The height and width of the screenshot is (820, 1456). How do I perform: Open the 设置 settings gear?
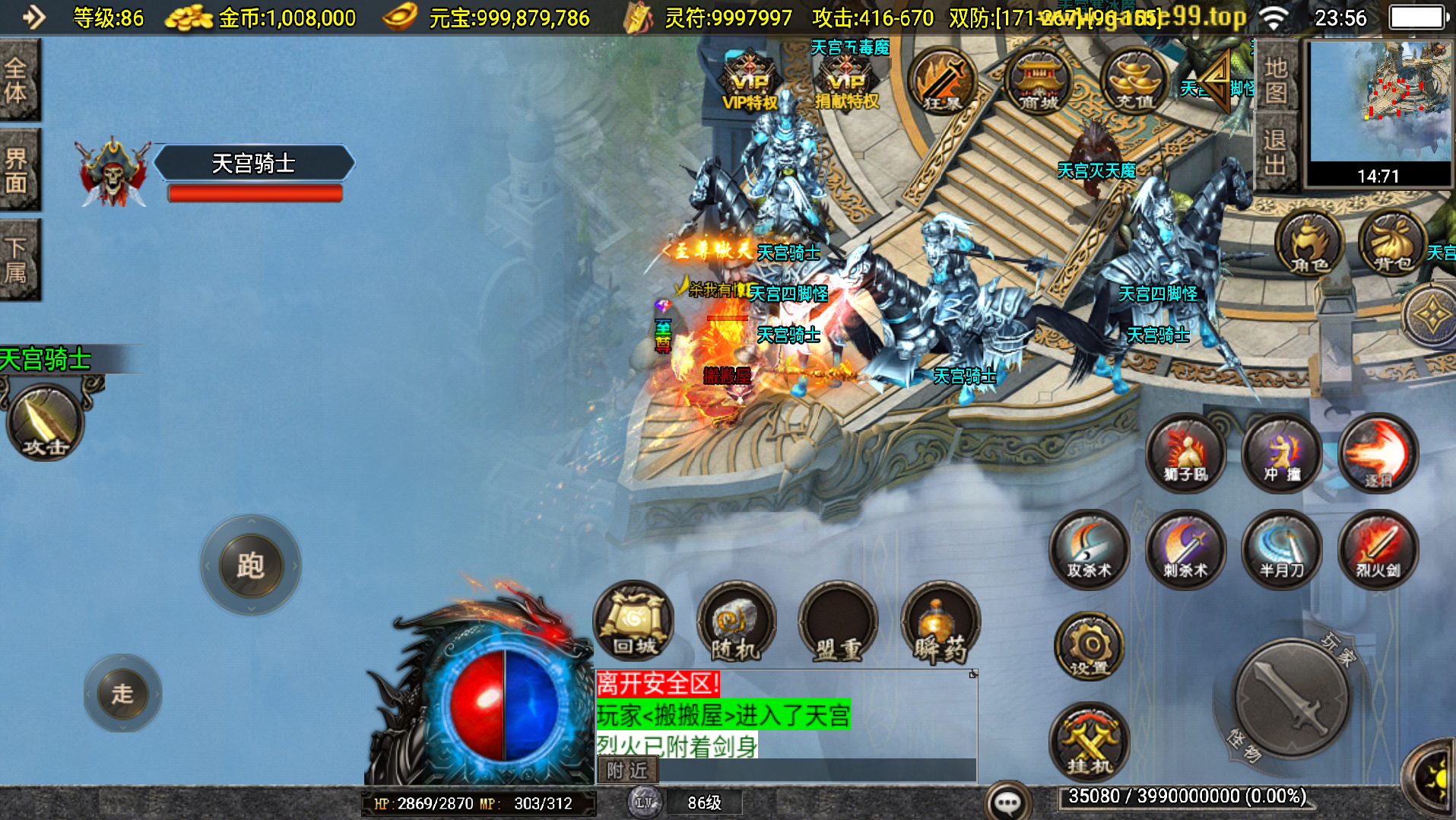tap(1089, 647)
